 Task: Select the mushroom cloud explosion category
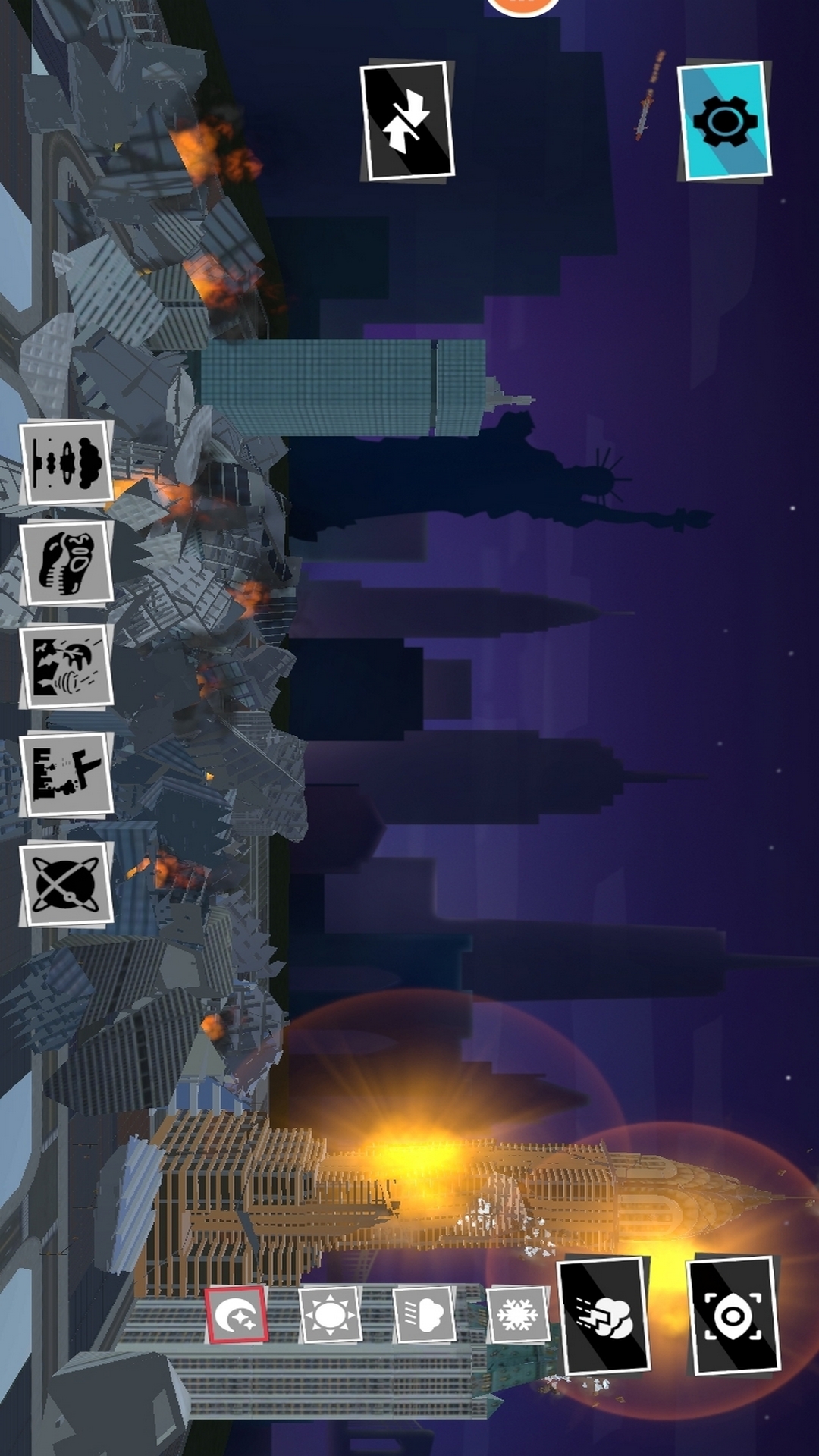tap(67, 462)
